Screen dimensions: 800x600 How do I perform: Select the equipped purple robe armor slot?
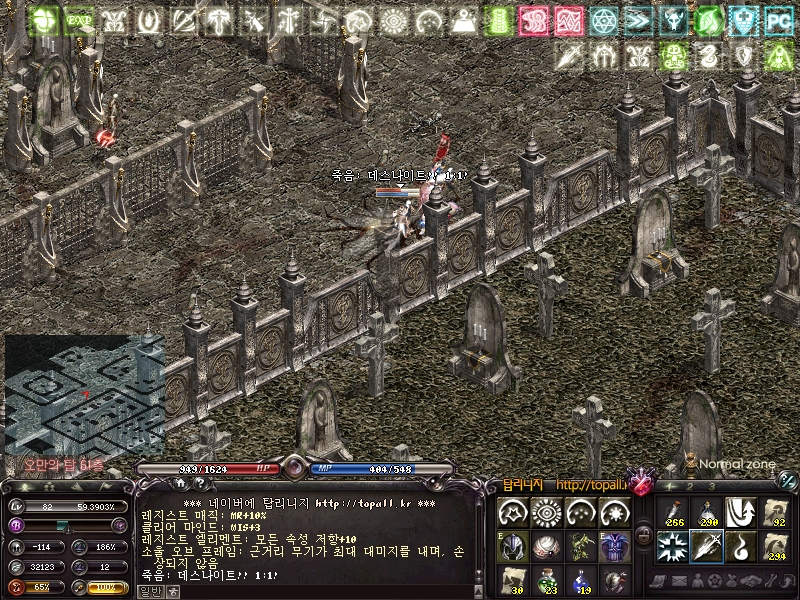(615, 546)
